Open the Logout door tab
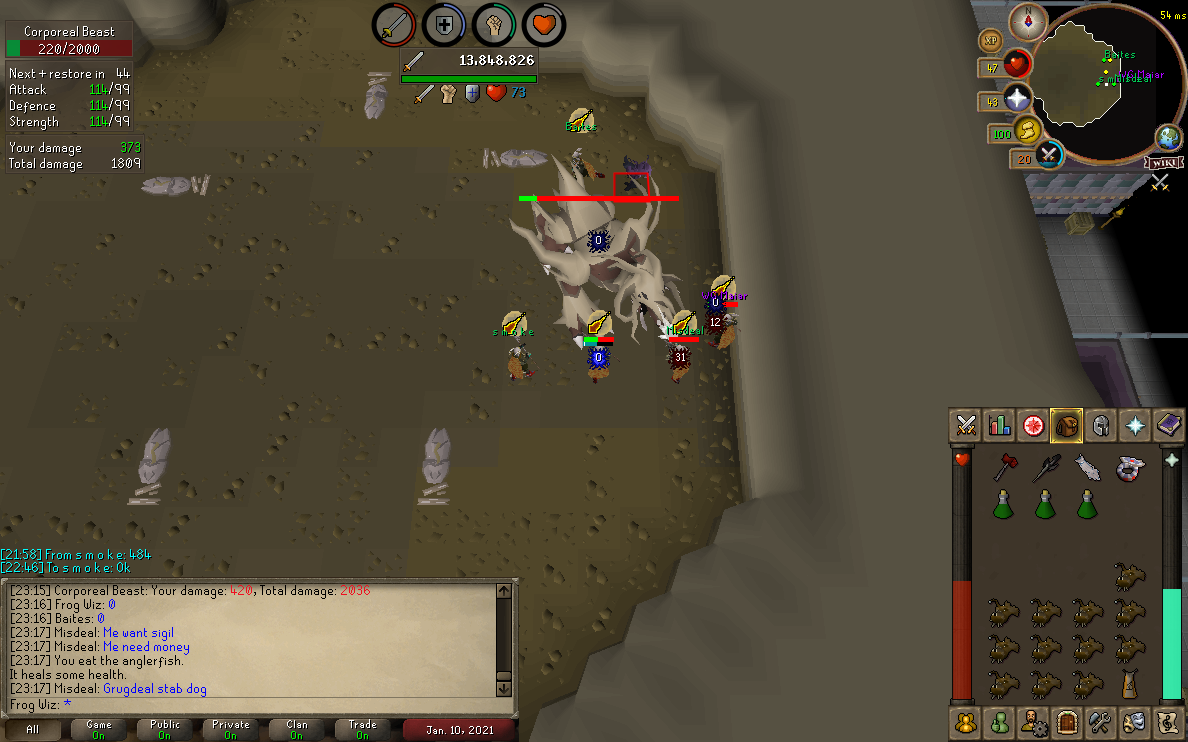The height and width of the screenshot is (742, 1188). coord(1067,720)
